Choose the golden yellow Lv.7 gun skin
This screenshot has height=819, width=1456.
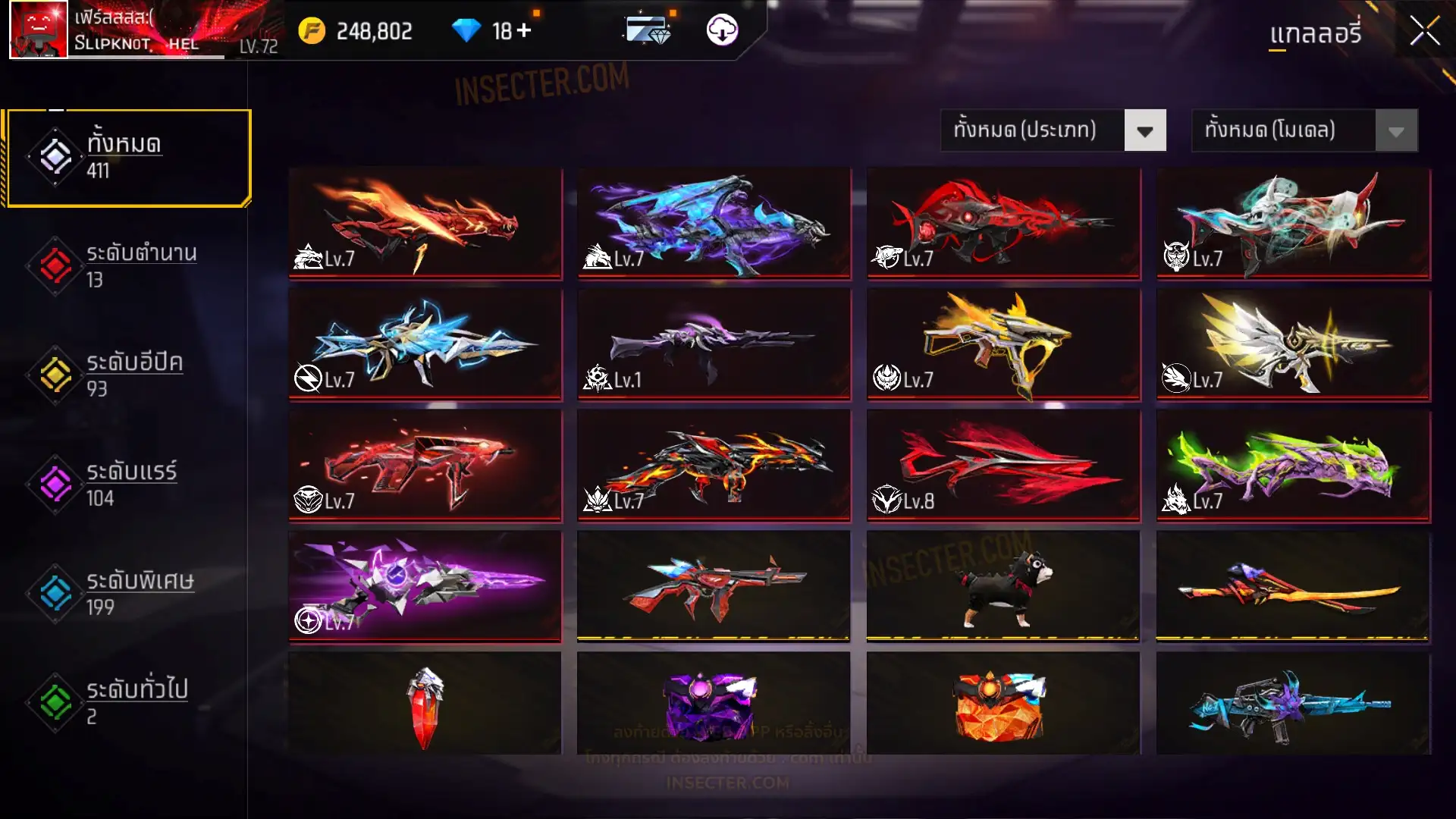1003,344
